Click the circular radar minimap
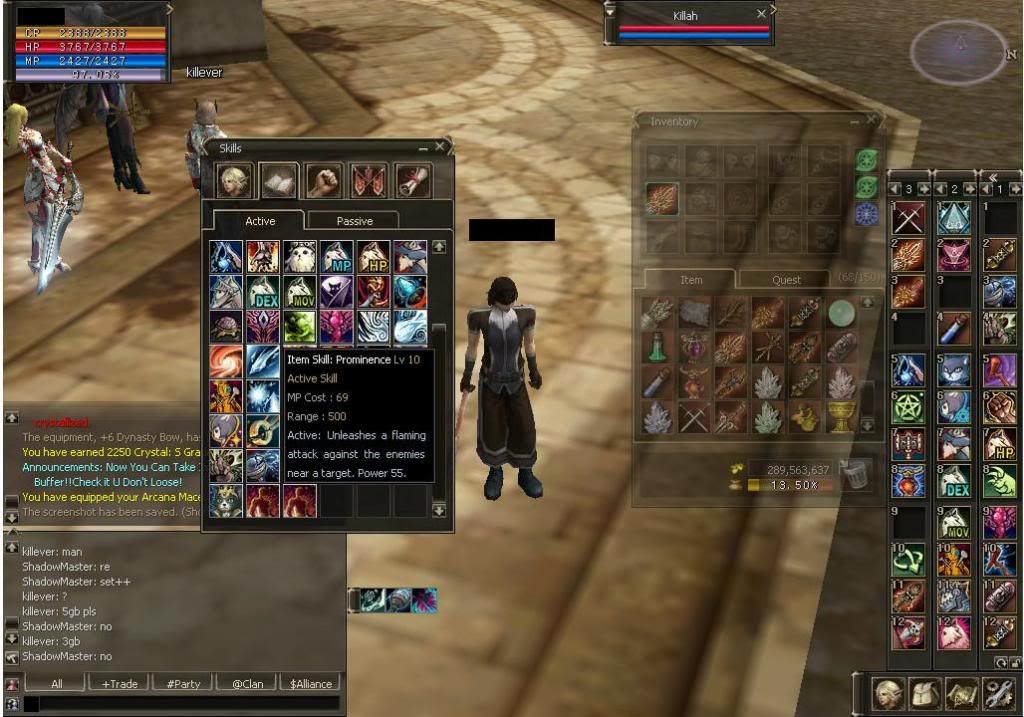This screenshot has height=717, width=1024. tap(959, 51)
